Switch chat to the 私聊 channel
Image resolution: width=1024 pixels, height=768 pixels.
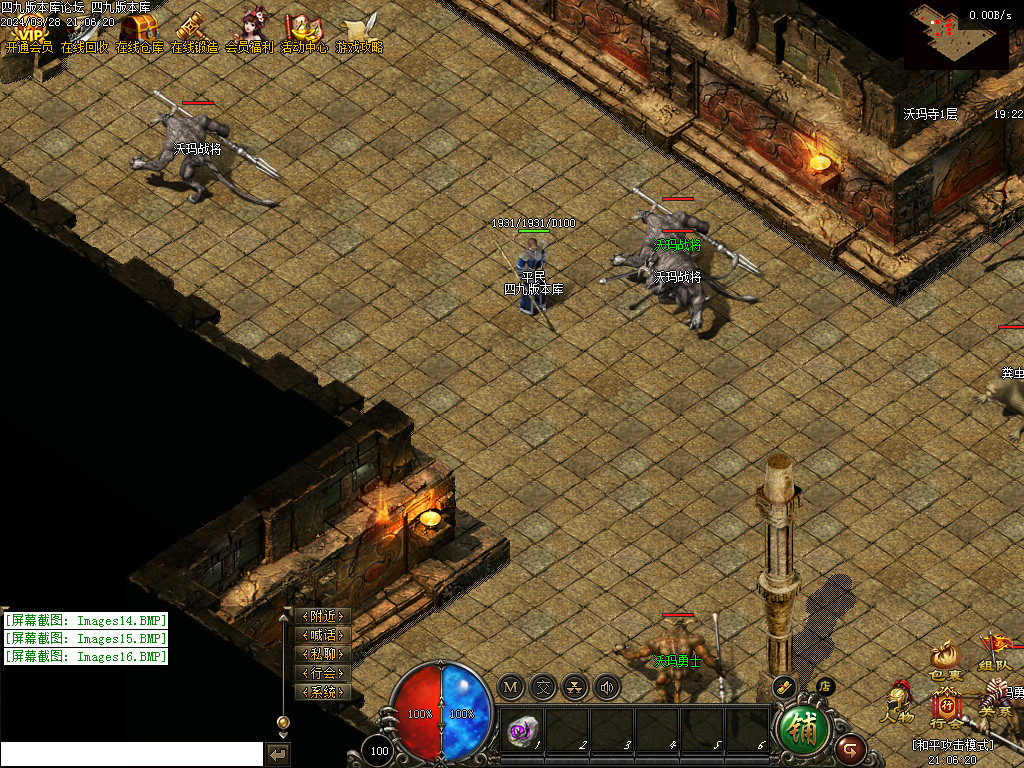323,654
